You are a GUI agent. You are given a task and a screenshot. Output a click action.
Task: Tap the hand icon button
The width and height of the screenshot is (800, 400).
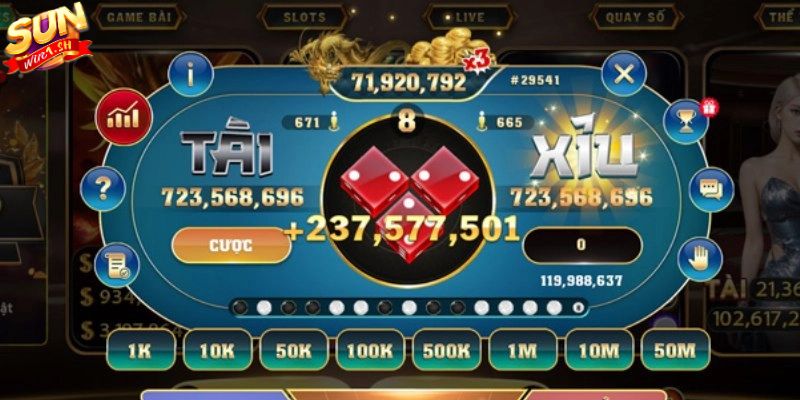click(x=699, y=260)
